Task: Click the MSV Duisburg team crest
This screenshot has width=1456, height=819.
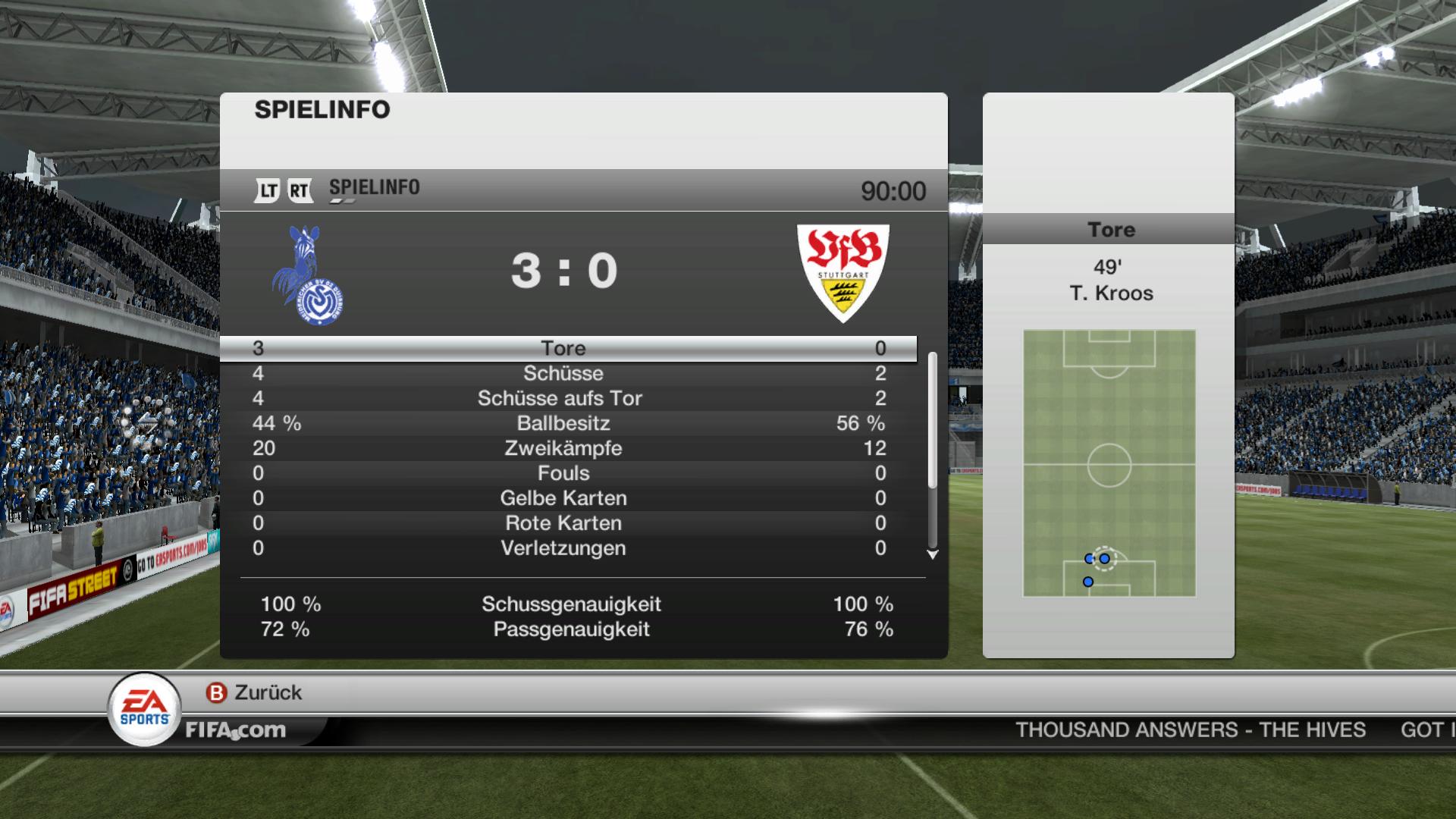Action: pyautogui.click(x=308, y=276)
